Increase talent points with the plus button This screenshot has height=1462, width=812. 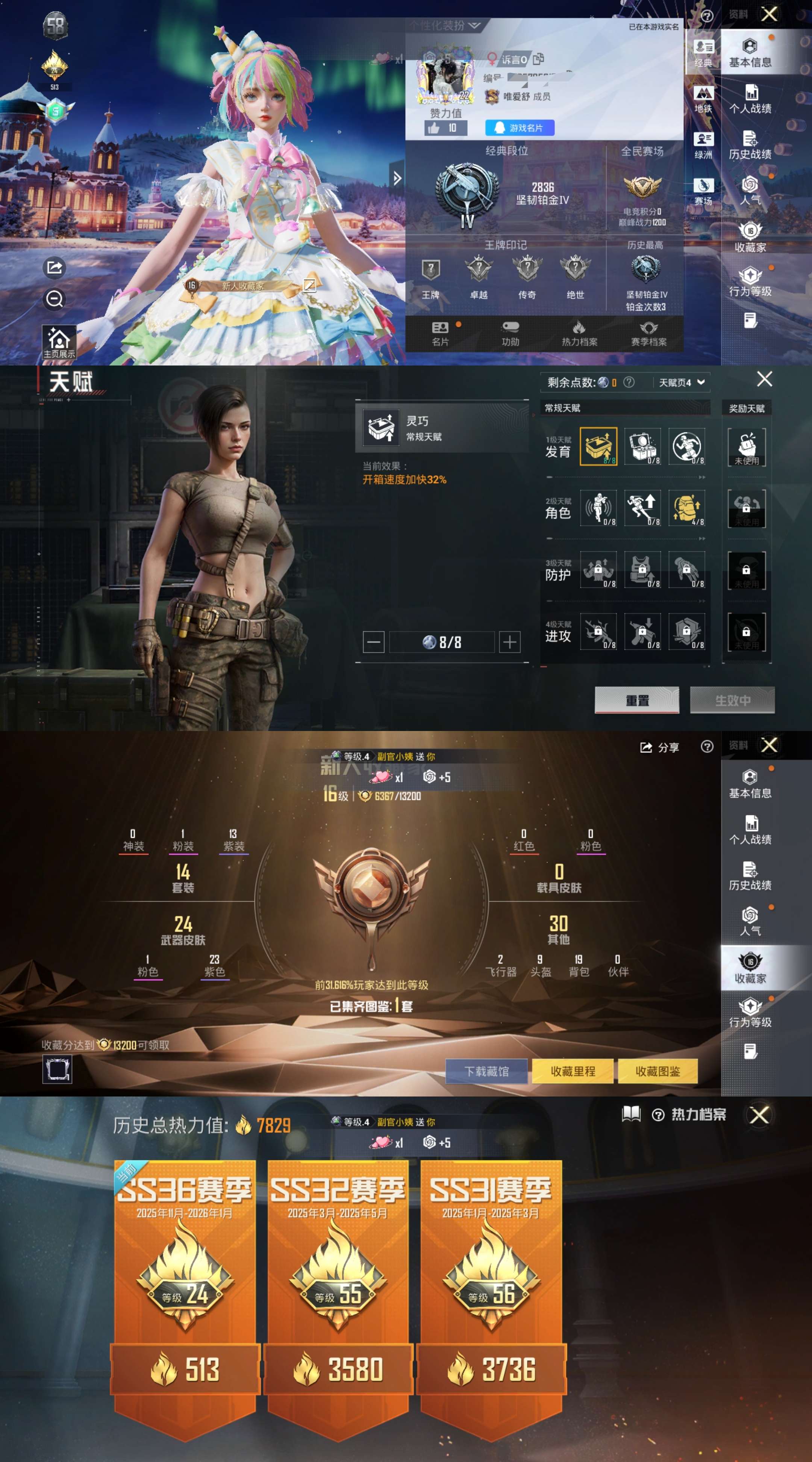pos(509,642)
